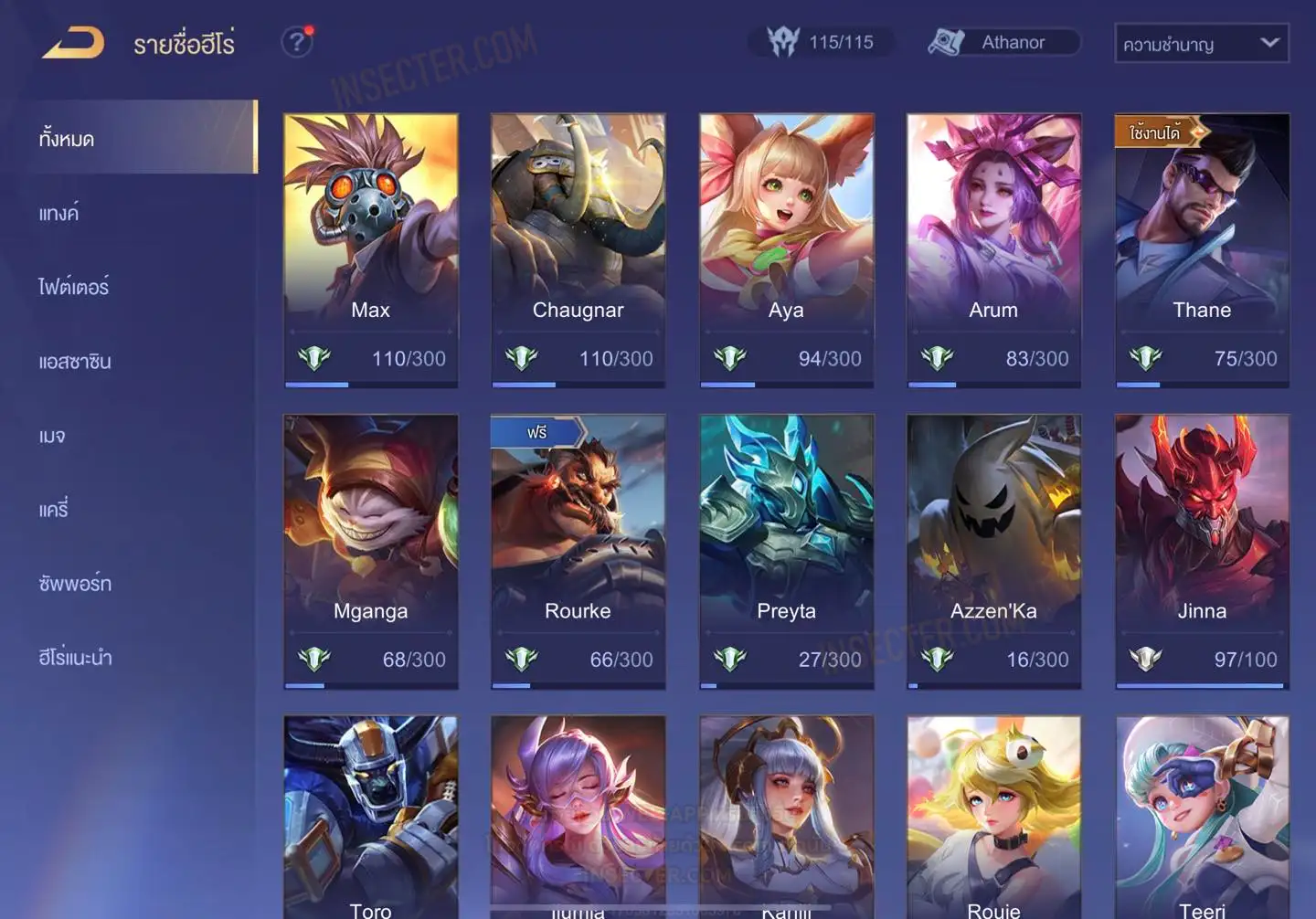Open the proficiency sort dropdown
This screenshot has height=919, width=1316.
click(1201, 43)
